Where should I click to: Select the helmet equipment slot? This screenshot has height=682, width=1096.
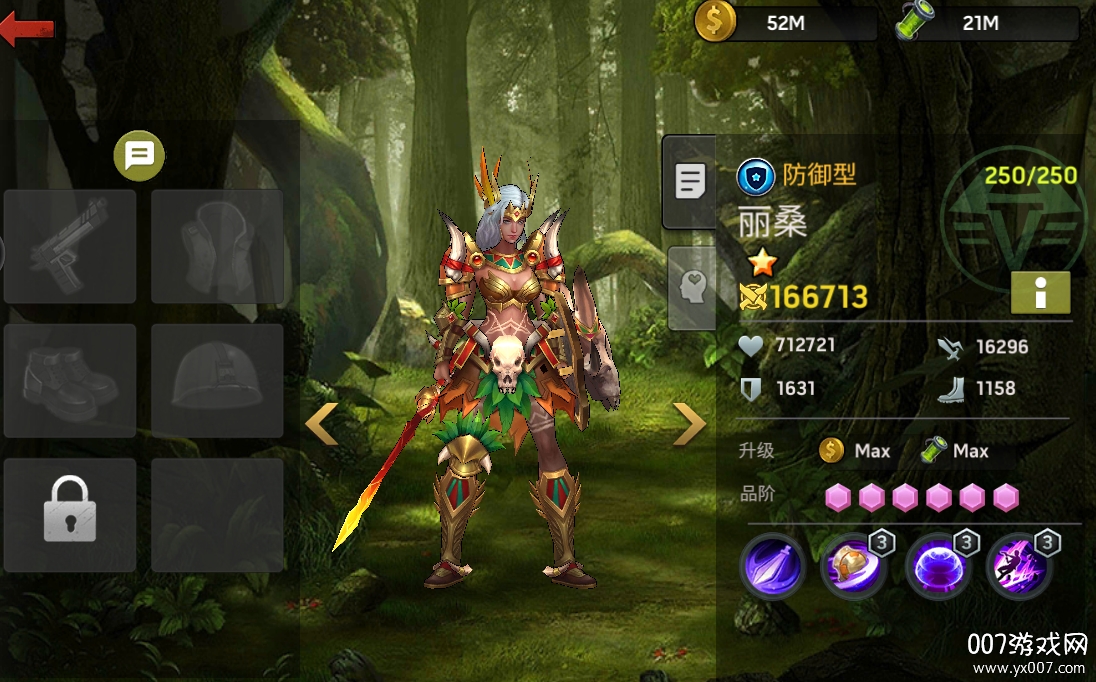tap(217, 380)
